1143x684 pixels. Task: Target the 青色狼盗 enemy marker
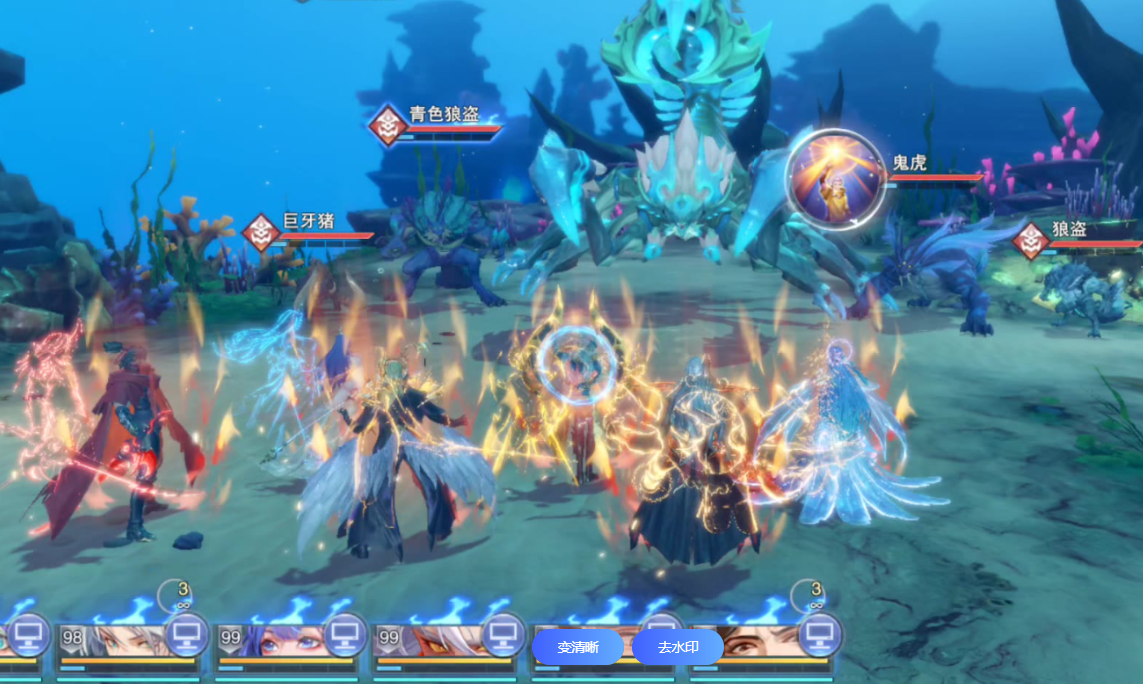[386, 125]
